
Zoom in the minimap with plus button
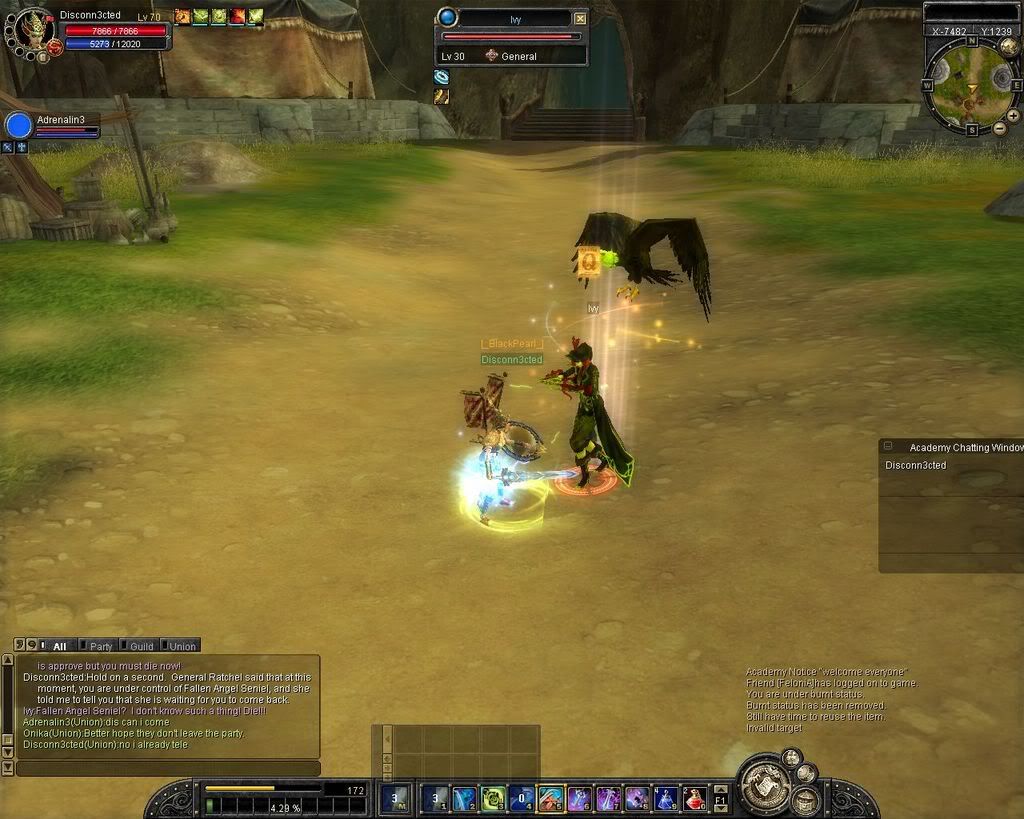[1013, 113]
